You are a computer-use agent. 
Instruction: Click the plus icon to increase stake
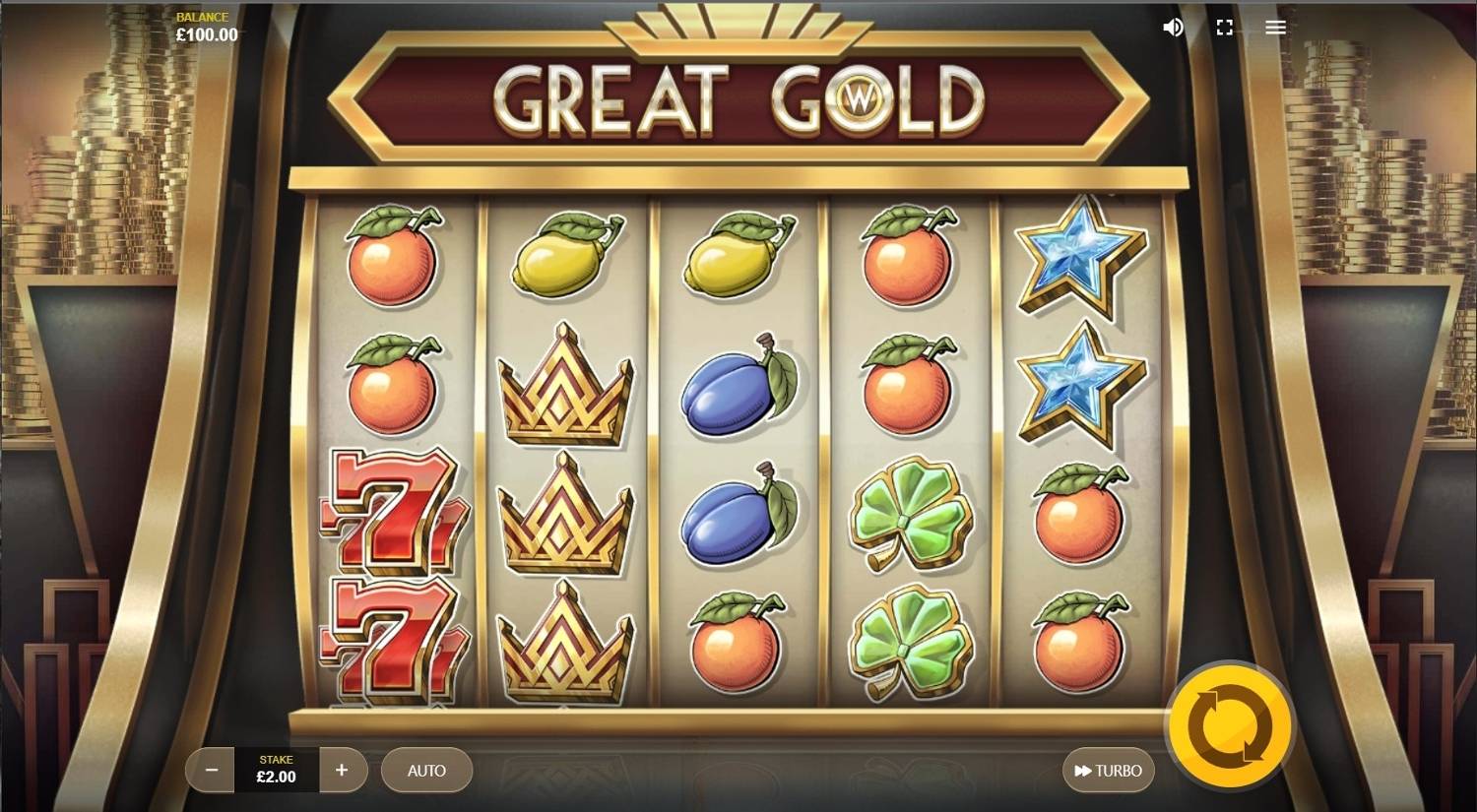tap(343, 771)
